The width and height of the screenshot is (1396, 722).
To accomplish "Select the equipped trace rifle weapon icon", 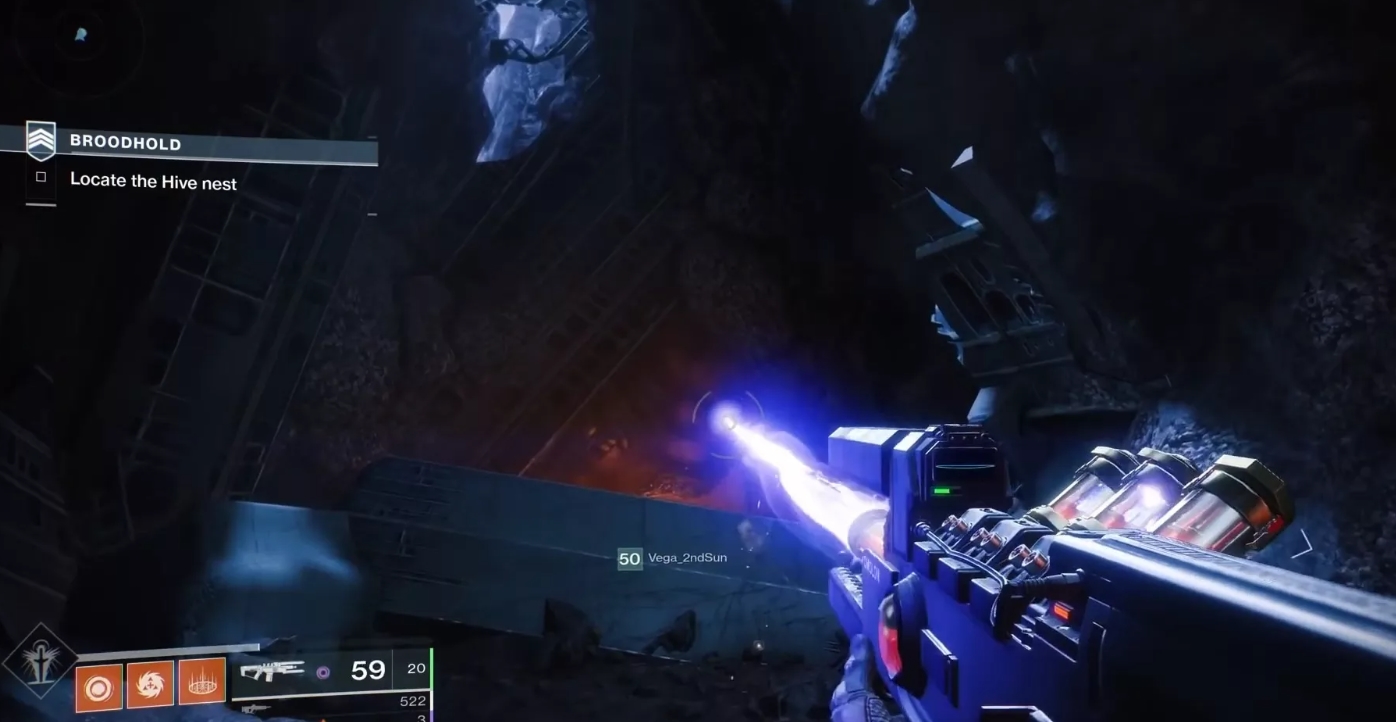I will click(273, 671).
